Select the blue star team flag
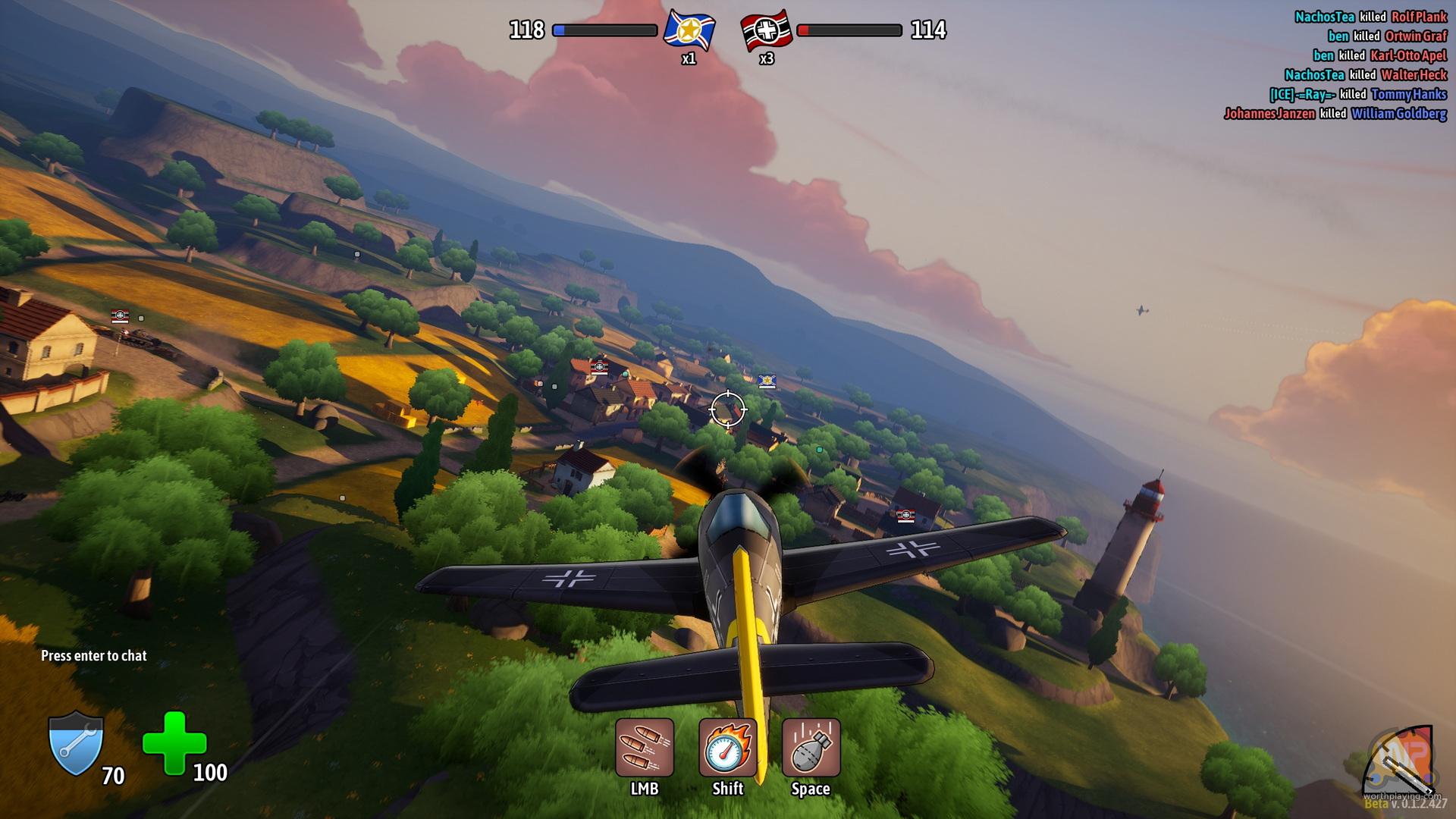This screenshot has height=819, width=1456. point(689,30)
